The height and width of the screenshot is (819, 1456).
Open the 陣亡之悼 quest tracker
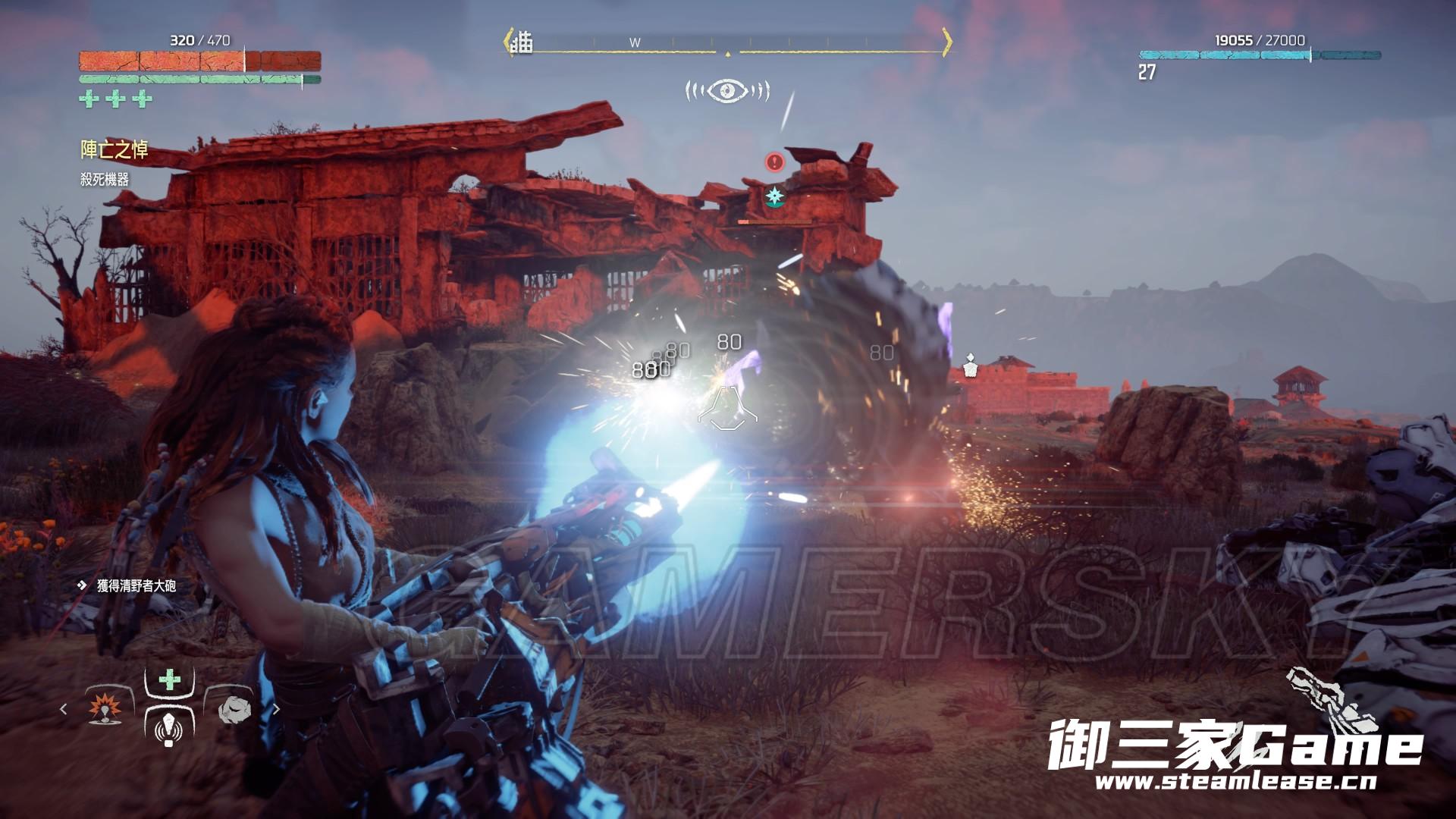tap(115, 150)
